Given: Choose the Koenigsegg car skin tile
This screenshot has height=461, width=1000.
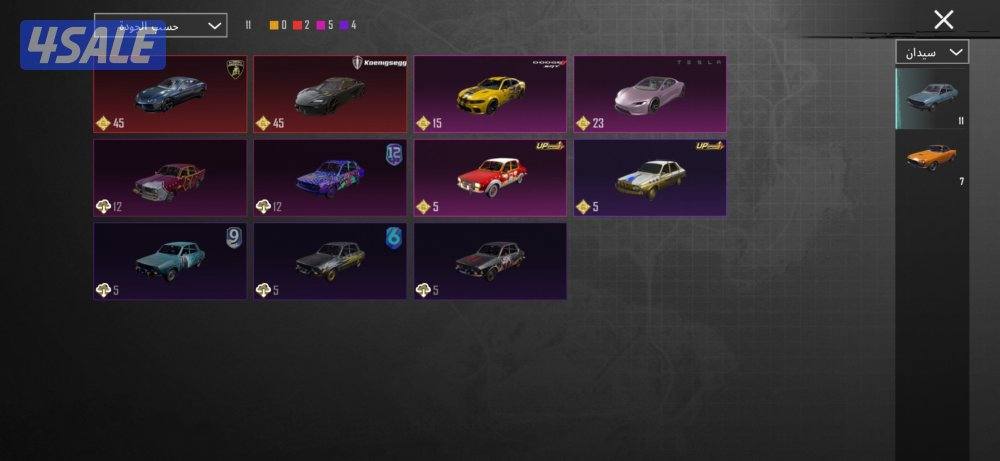Looking at the screenshot, I should tap(330, 94).
